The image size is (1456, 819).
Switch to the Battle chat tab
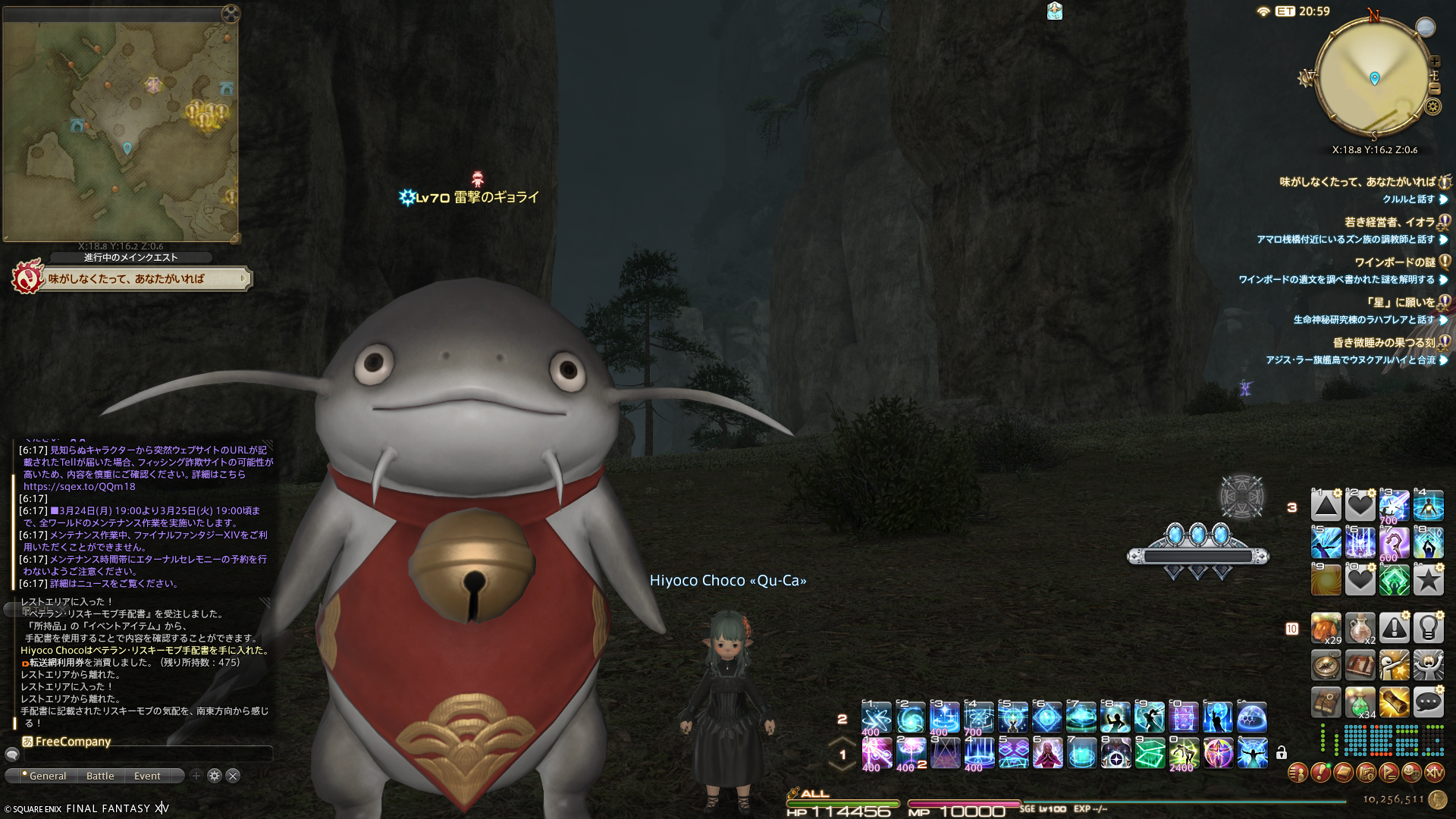100,776
